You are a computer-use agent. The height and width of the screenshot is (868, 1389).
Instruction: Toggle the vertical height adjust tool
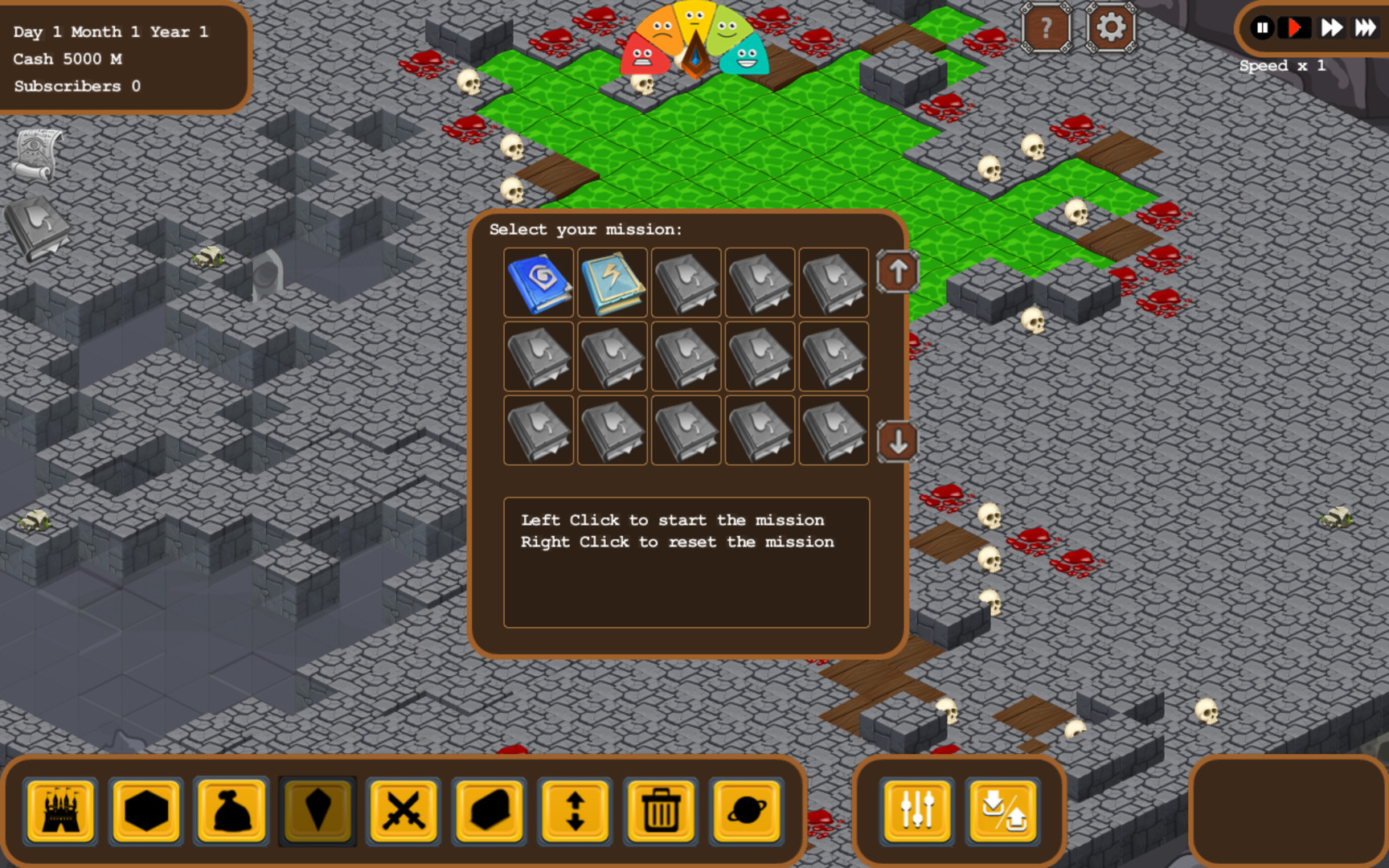click(x=575, y=812)
